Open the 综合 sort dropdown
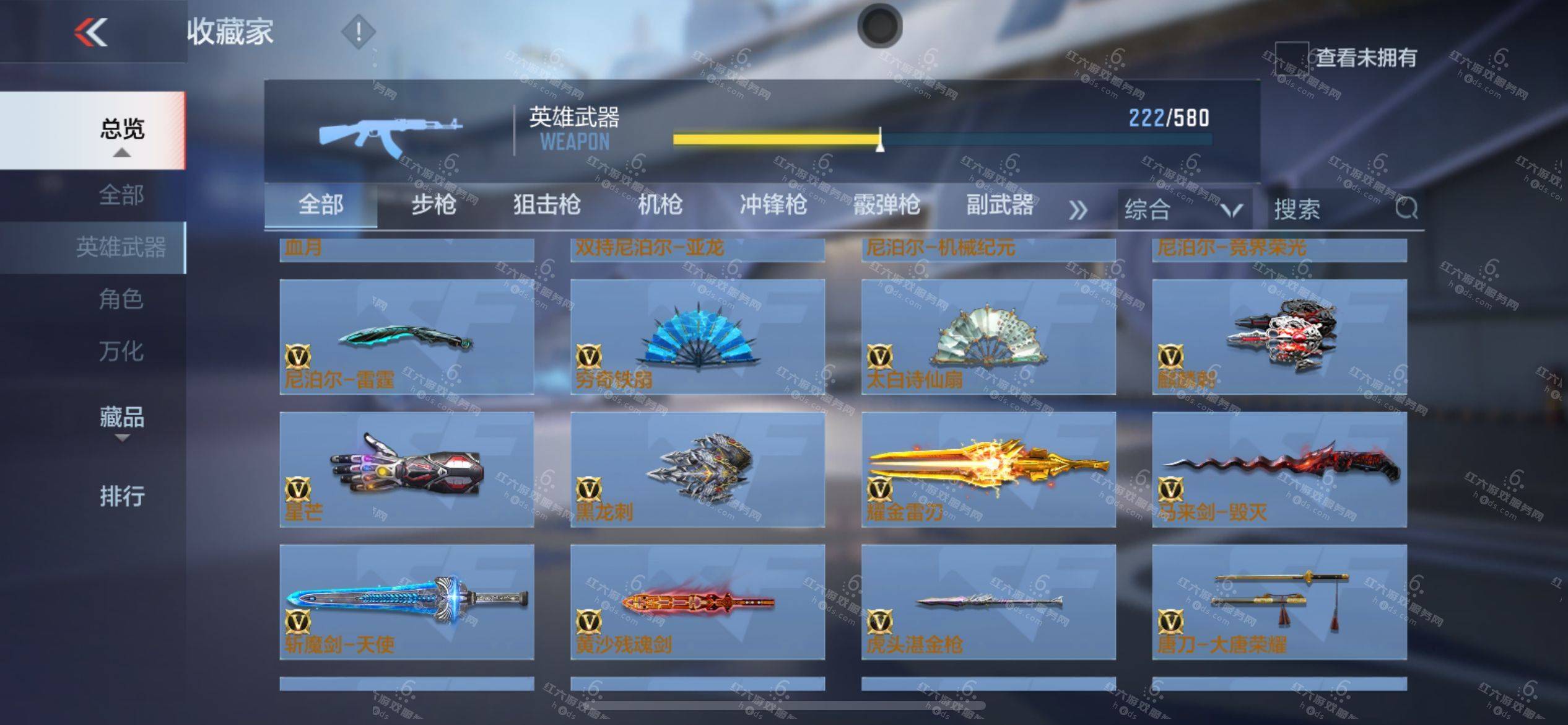1568x725 pixels. pyautogui.click(x=1183, y=209)
